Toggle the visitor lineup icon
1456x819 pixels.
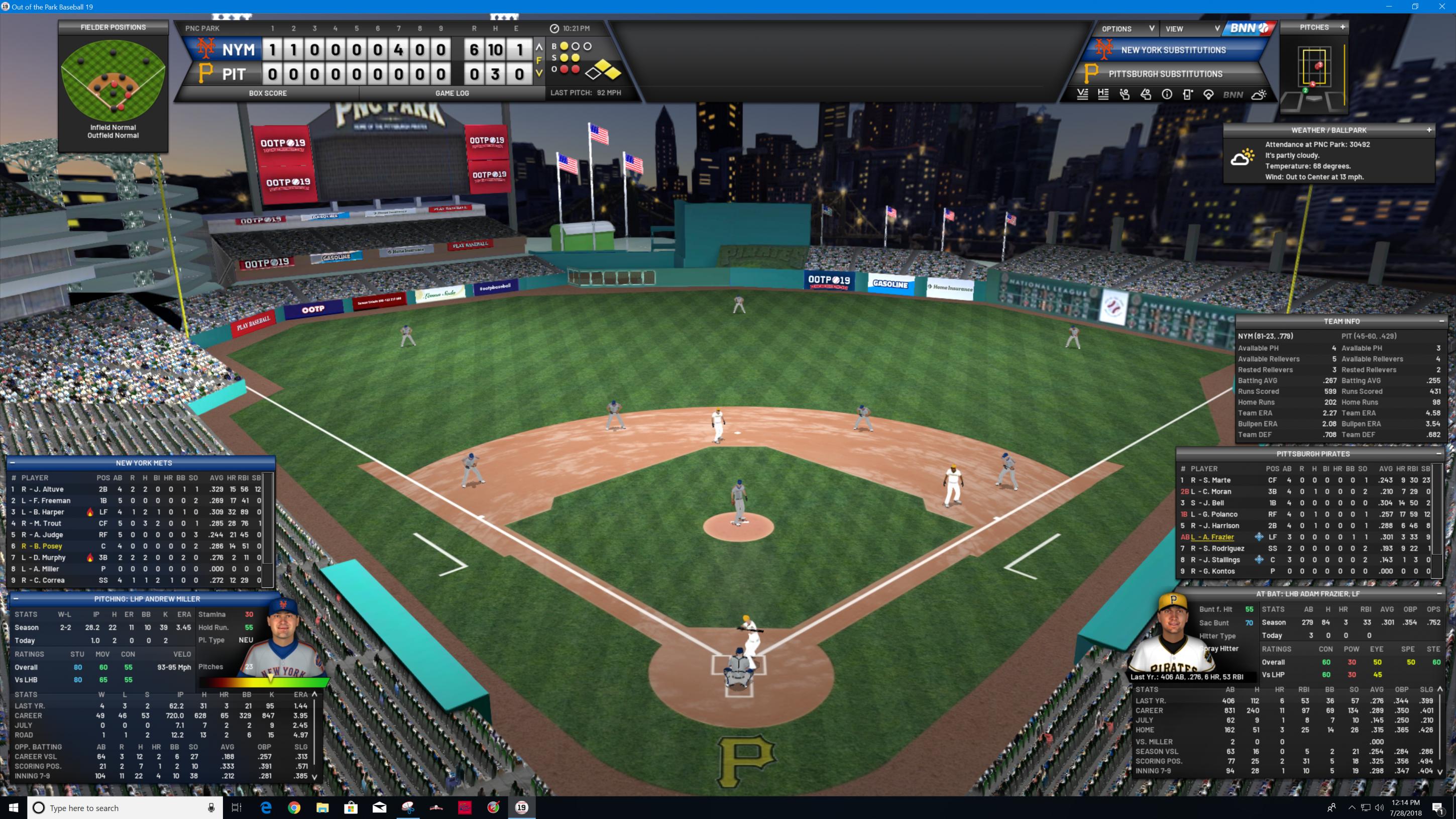point(1082,95)
